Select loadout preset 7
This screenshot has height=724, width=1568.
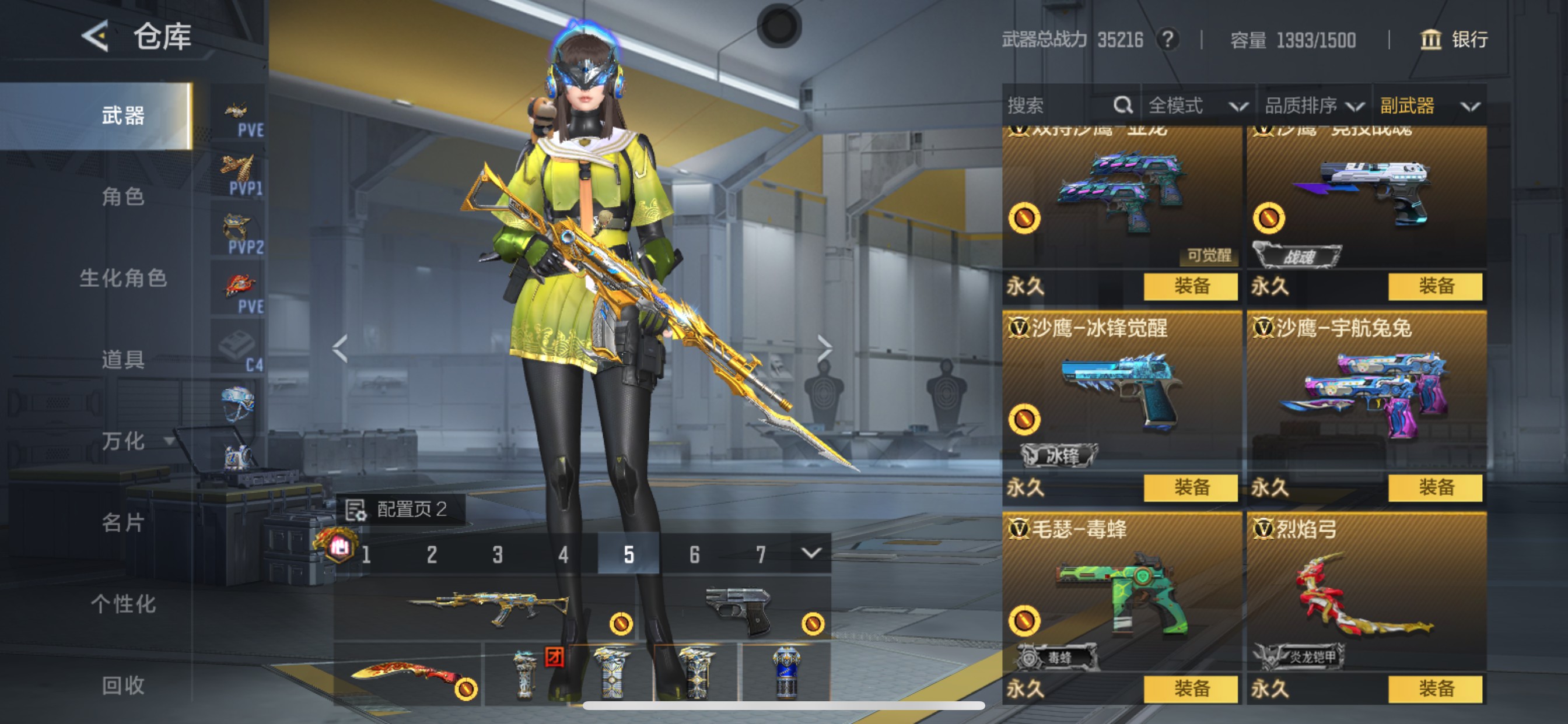coord(761,554)
